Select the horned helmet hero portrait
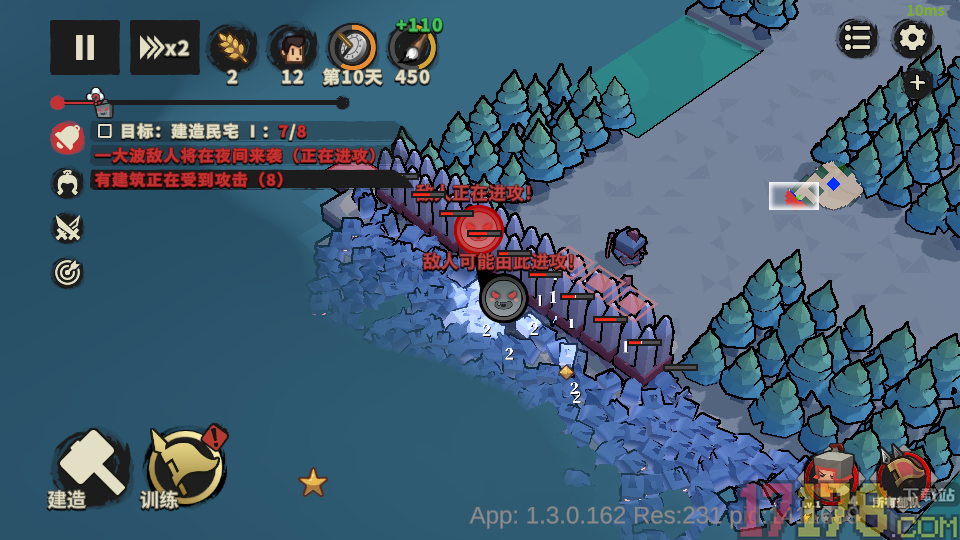The width and height of the screenshot is (960, 540). 902,474
